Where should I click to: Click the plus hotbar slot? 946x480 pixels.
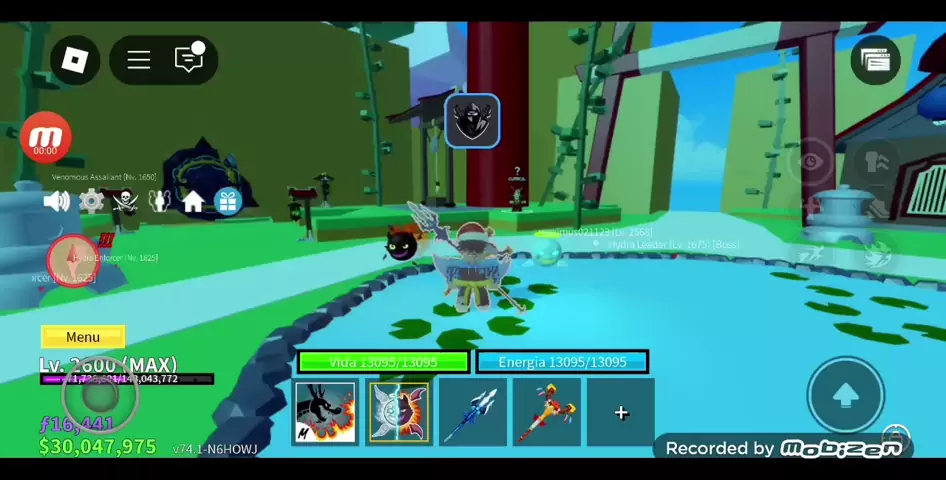(x=621, y=412)
